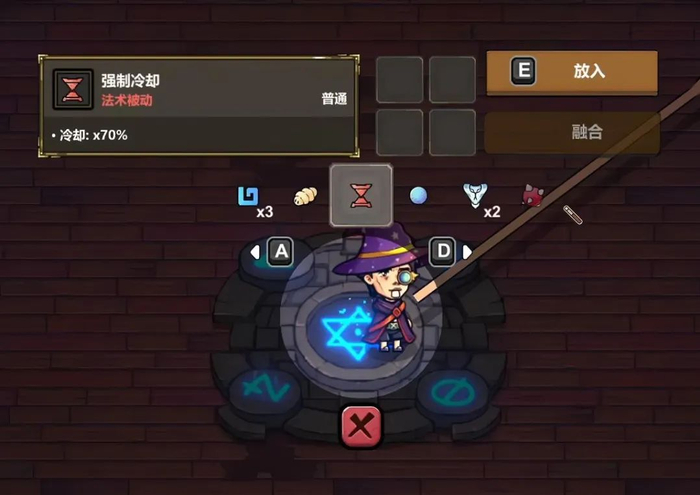Select the small wand item

pos(572,213)
